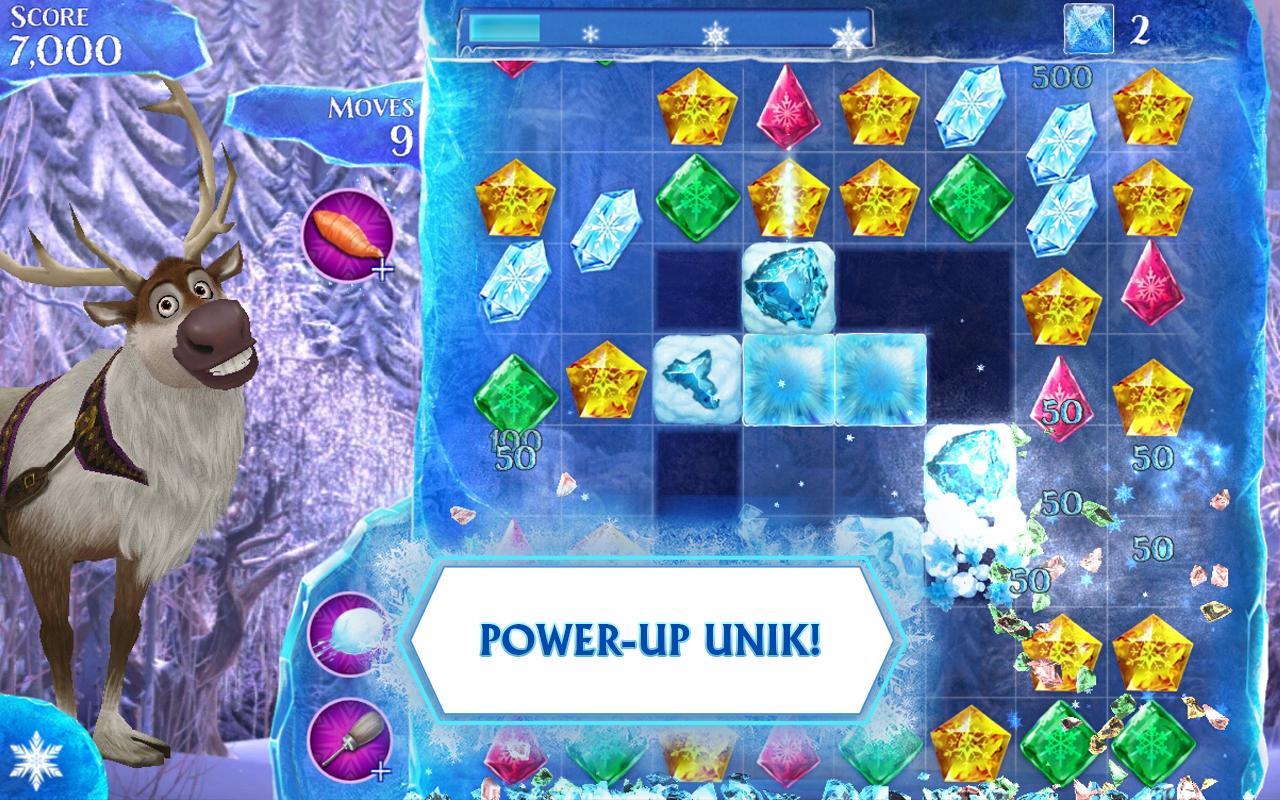
Task: Select the green diamond gem near the 100 score
Action: point(519,393)
